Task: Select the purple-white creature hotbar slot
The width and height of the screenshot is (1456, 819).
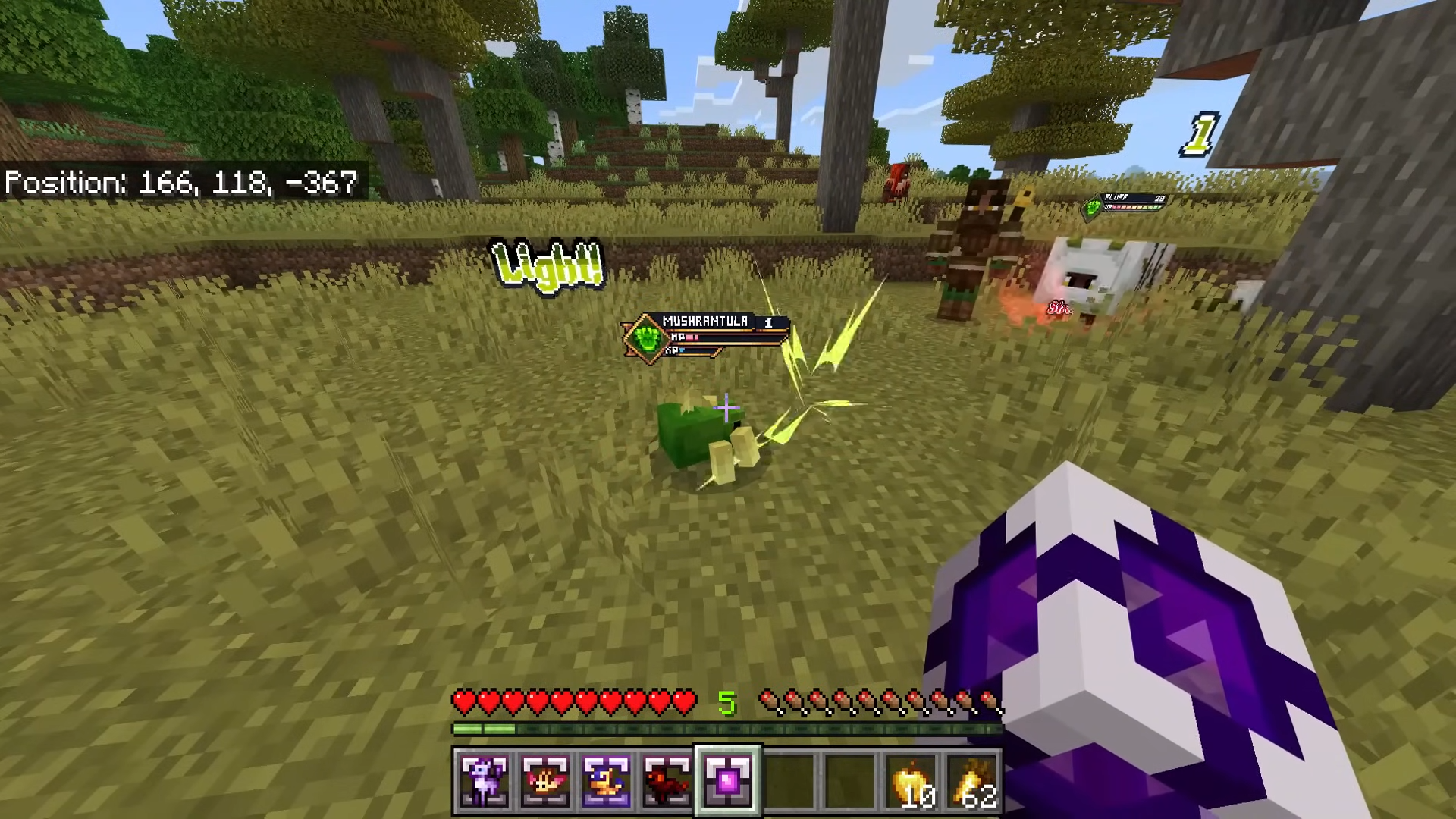Action: tap(485, 780)
